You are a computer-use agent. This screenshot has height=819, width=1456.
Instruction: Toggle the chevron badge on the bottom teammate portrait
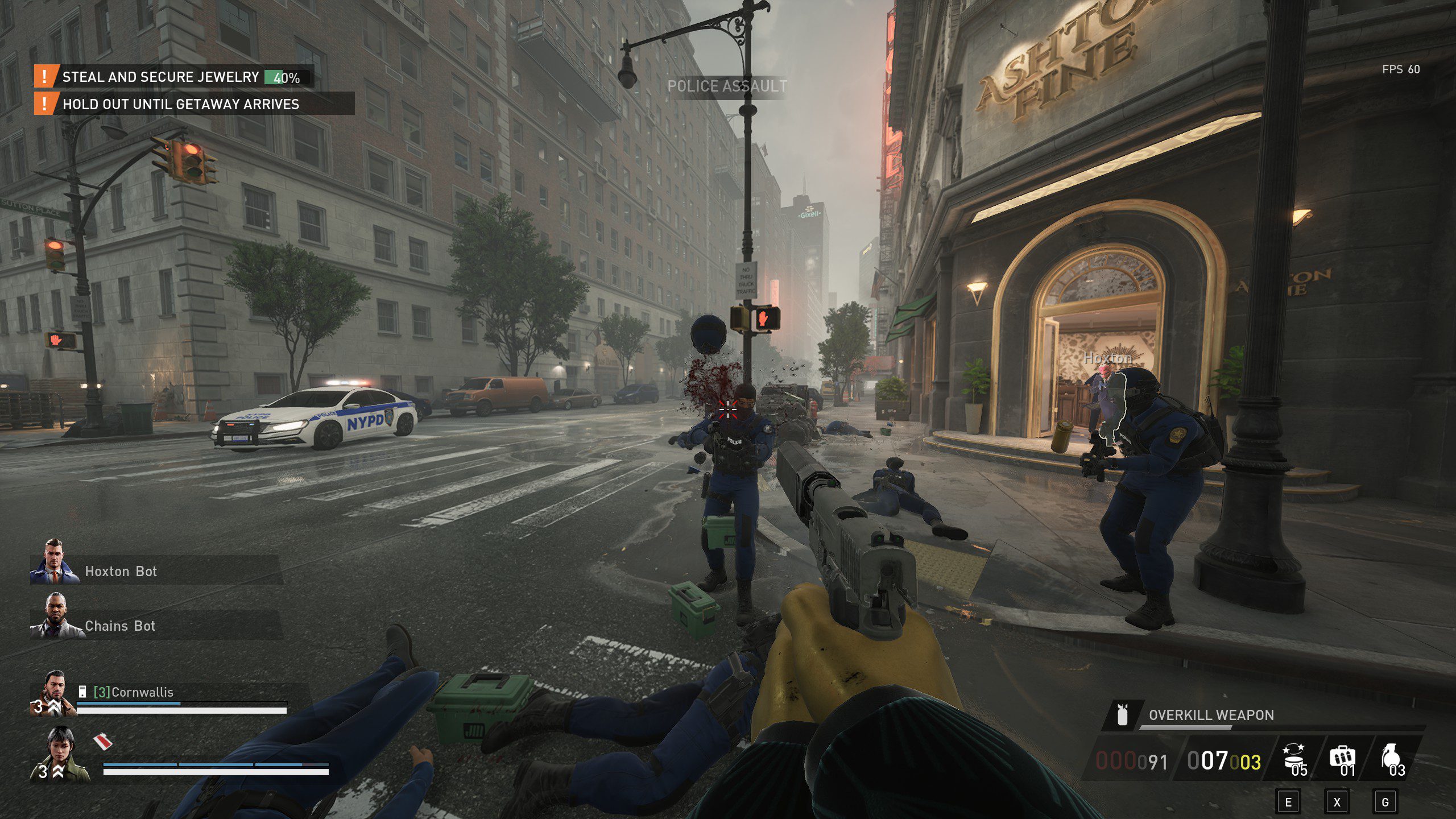58,772
